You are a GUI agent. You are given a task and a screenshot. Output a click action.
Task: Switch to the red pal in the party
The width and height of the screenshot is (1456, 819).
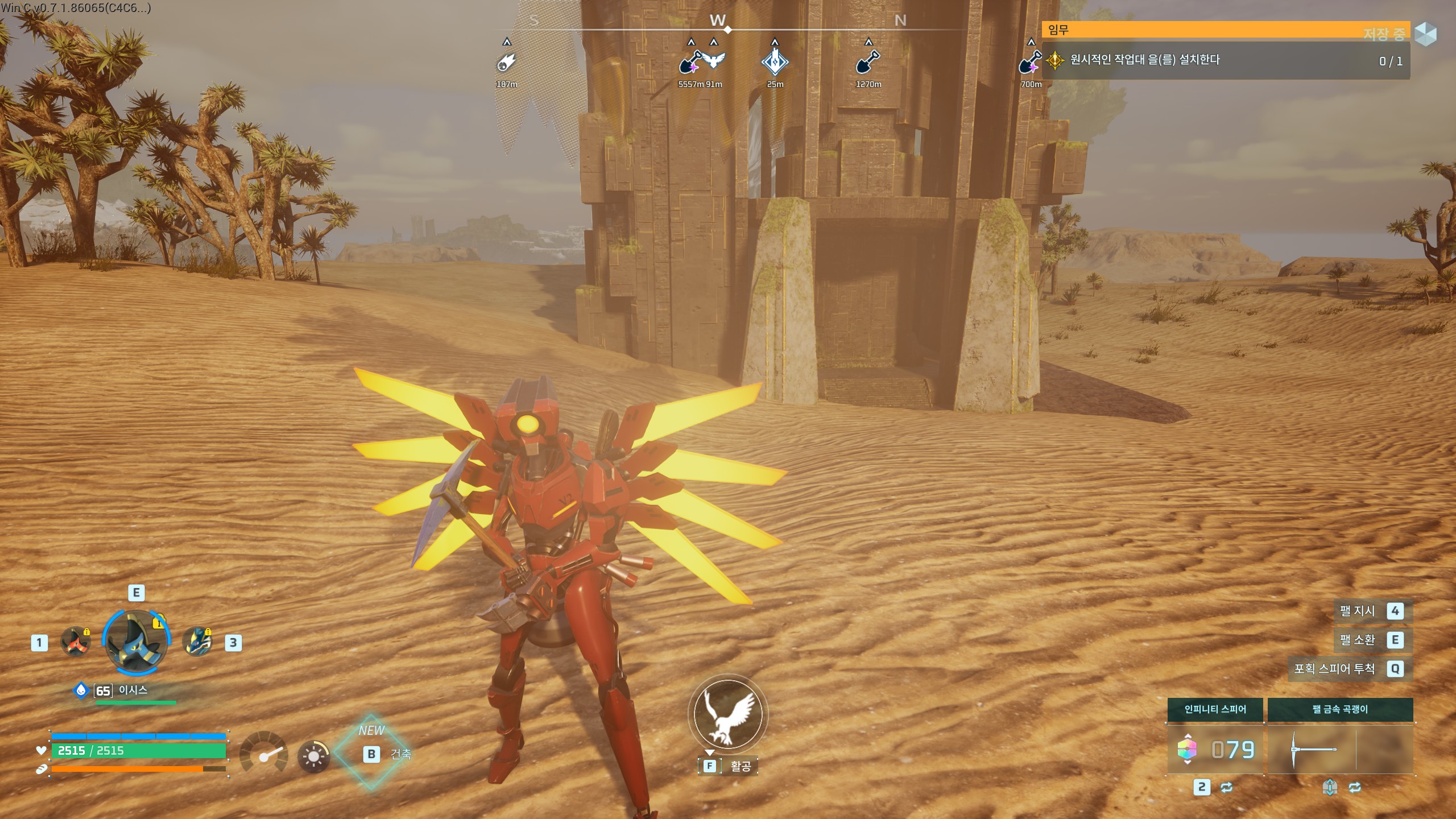pos(76,642)
